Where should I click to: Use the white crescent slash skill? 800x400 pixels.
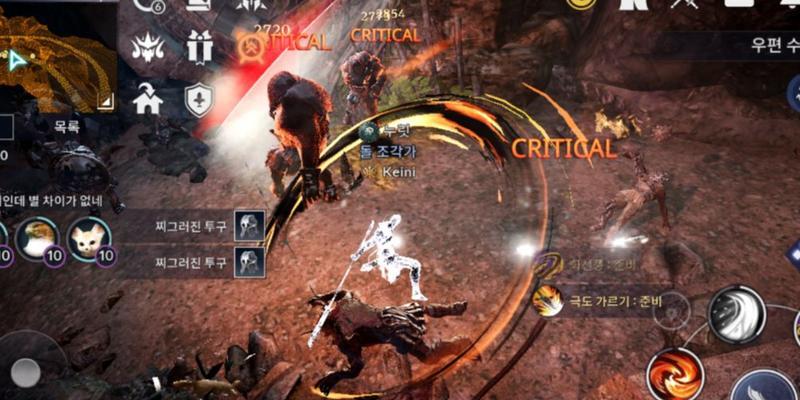pyautogui.click(x=736, y=315)
